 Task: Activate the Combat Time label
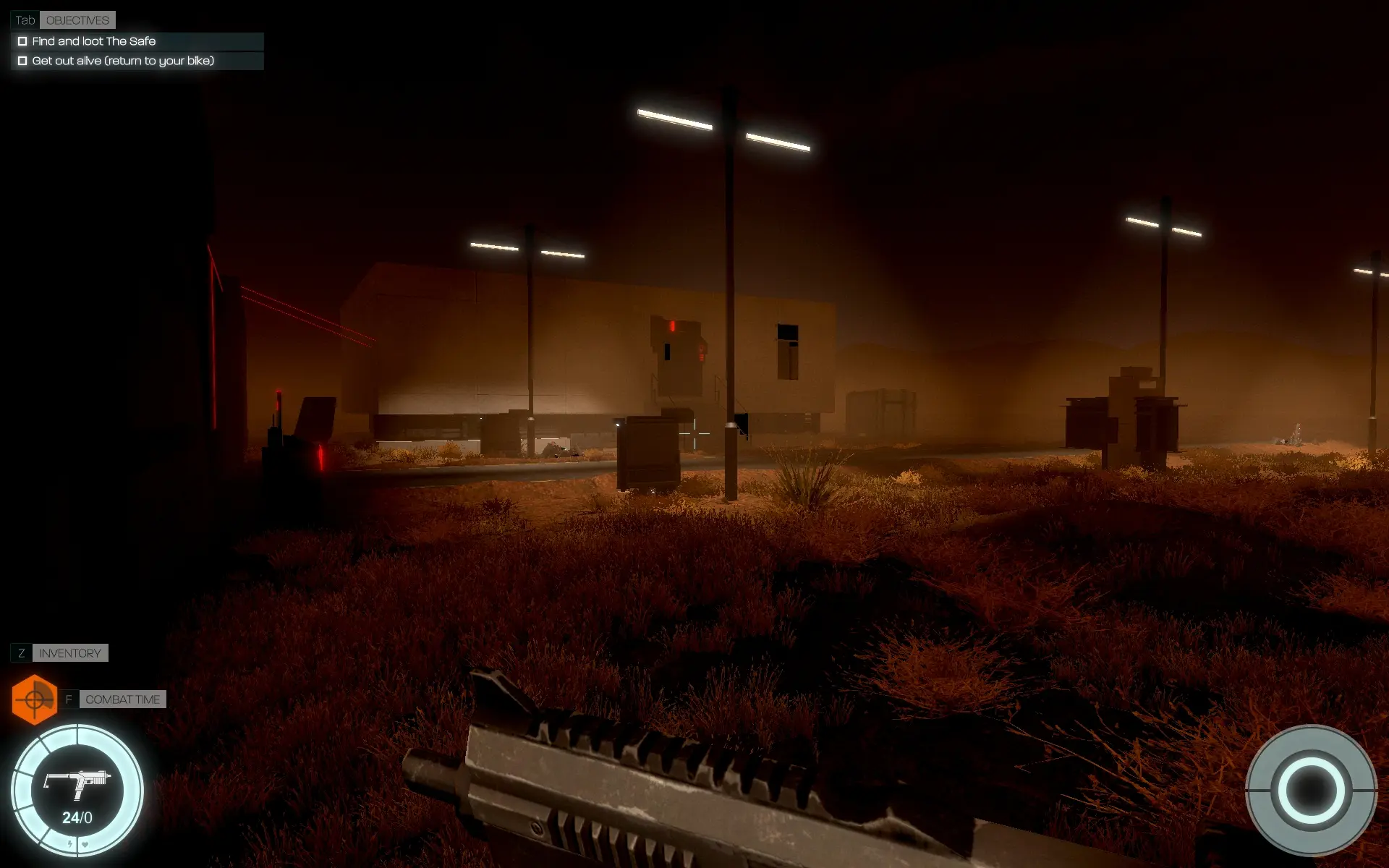(x=122, y=699)
